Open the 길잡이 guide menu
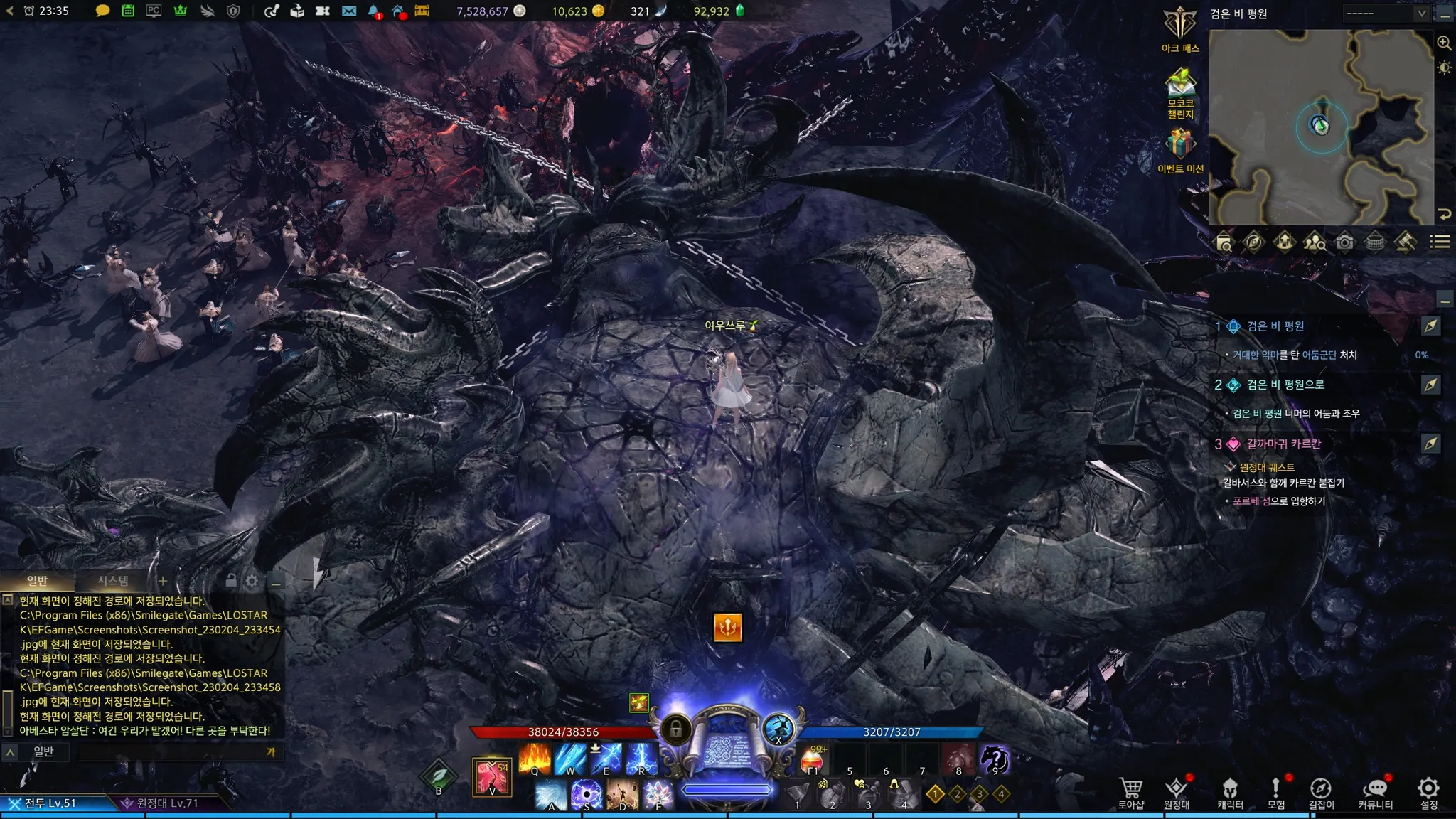 click(1321, 792)
